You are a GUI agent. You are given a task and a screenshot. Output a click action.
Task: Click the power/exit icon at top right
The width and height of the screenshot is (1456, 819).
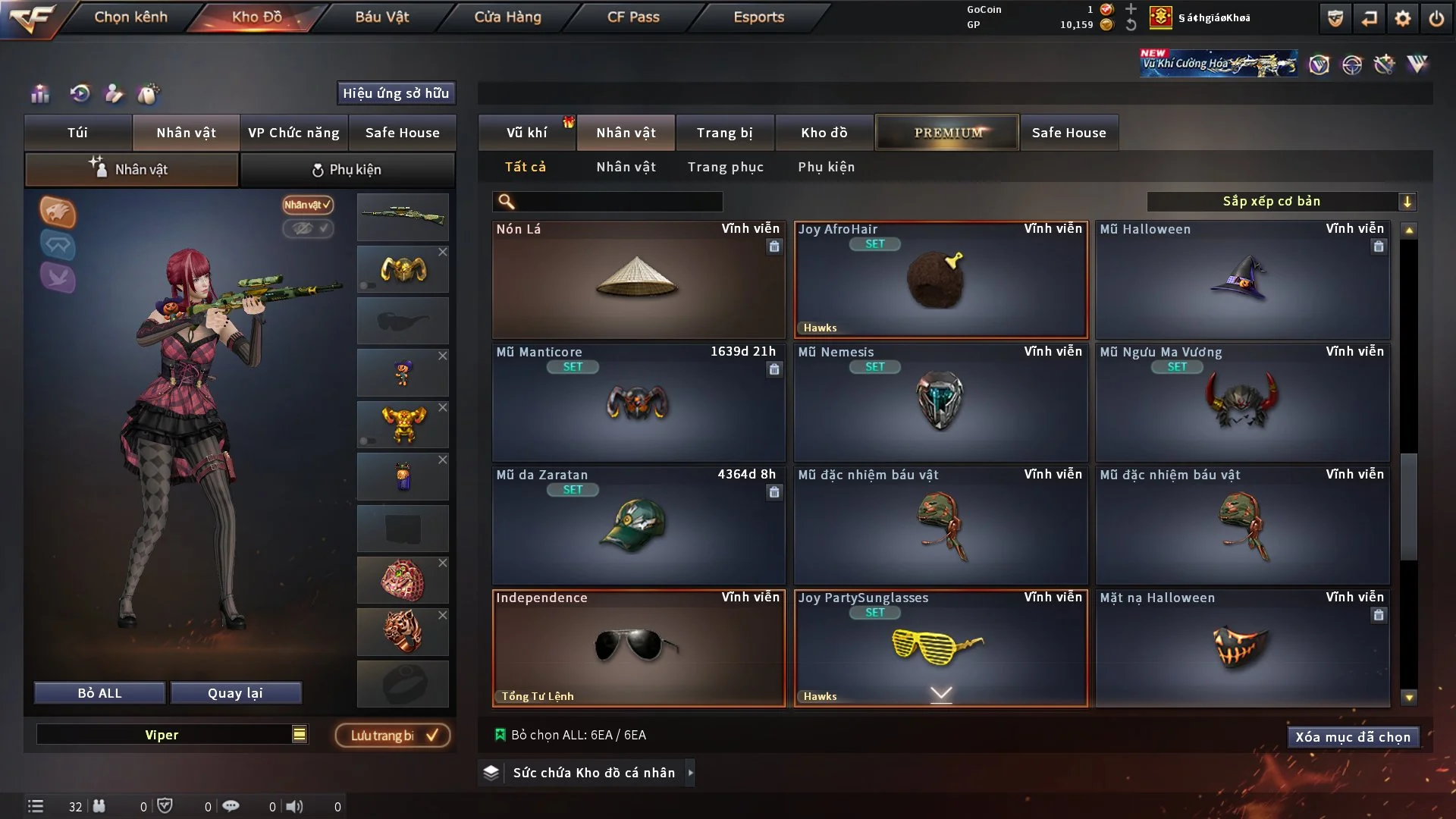click(x=1438, y=18)
